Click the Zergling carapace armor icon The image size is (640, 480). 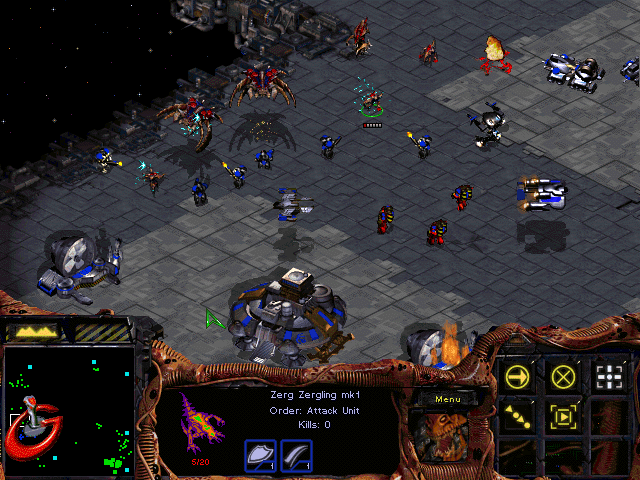pos(260,455)
